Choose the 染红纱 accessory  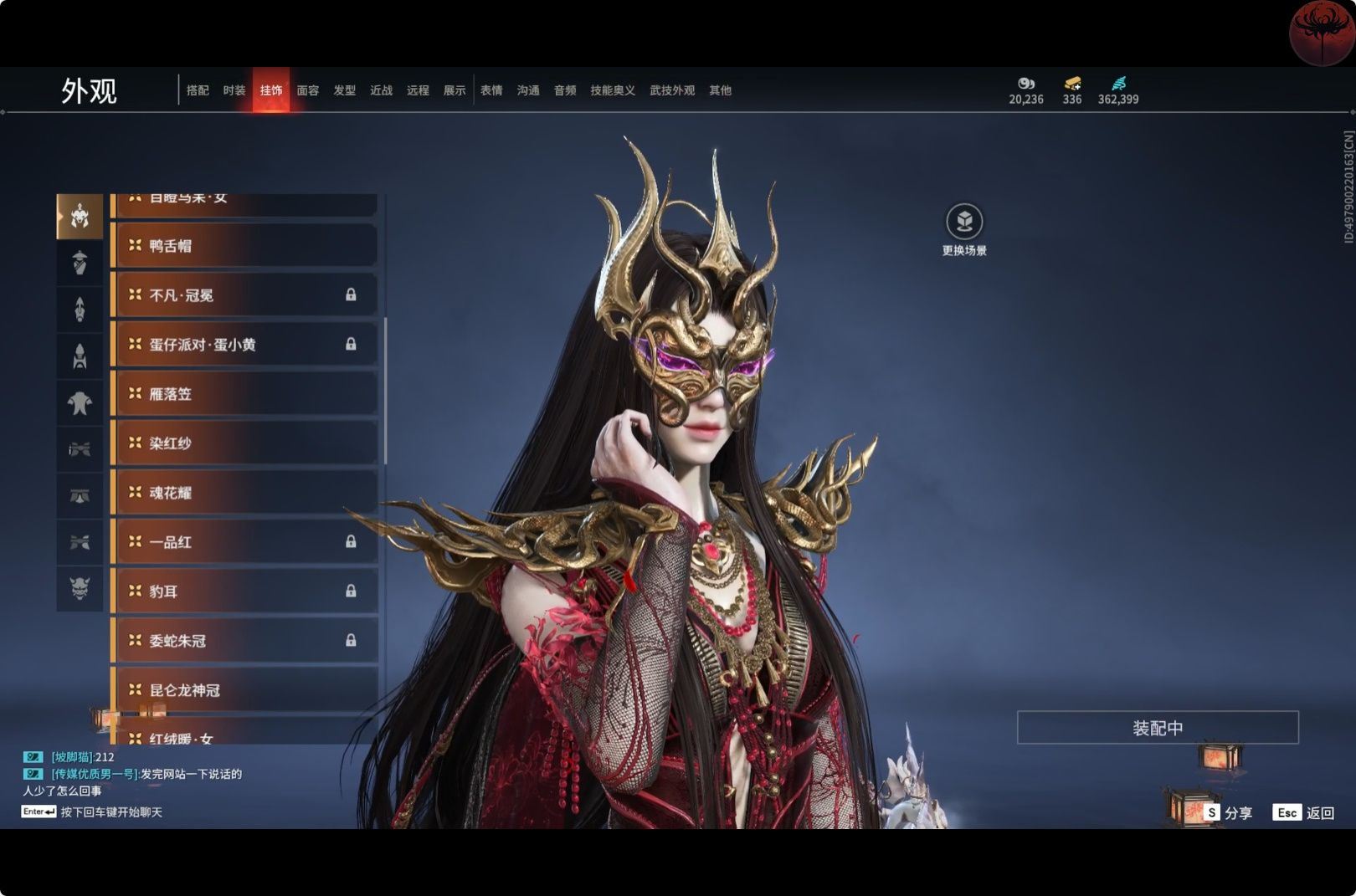[244, 443]
